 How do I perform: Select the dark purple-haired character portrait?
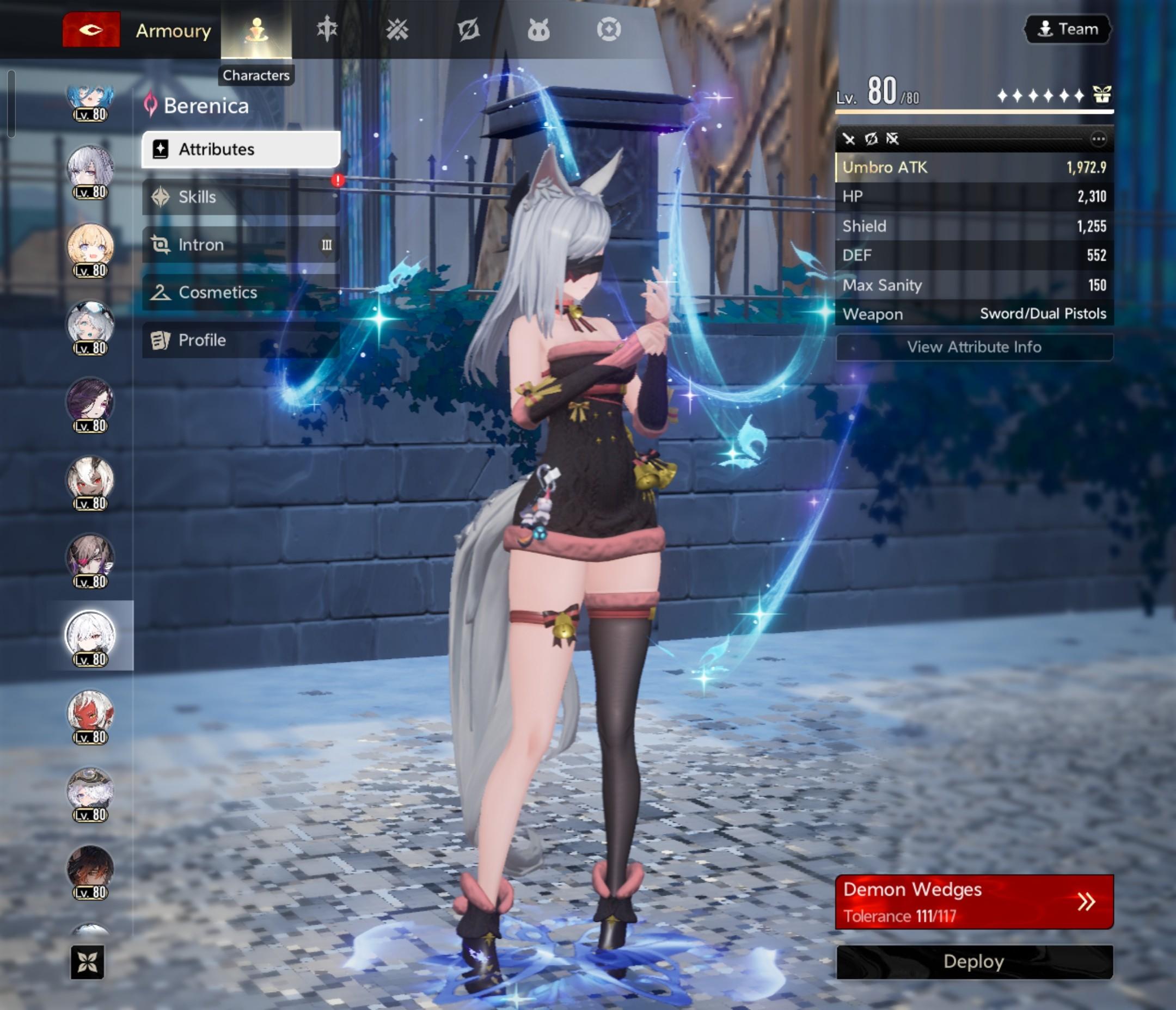90,401
